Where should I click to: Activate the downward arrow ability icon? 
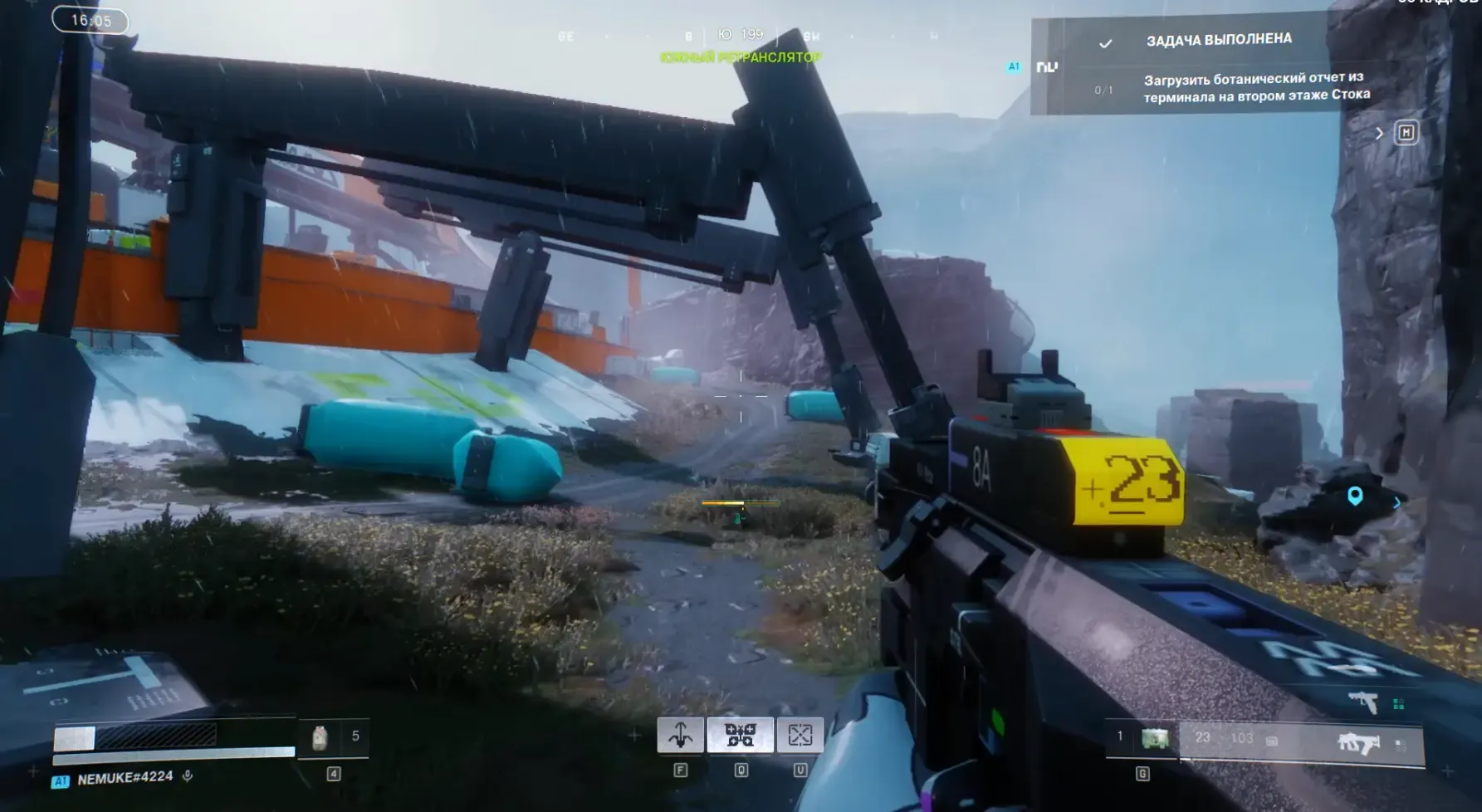[x=680, y=735]
